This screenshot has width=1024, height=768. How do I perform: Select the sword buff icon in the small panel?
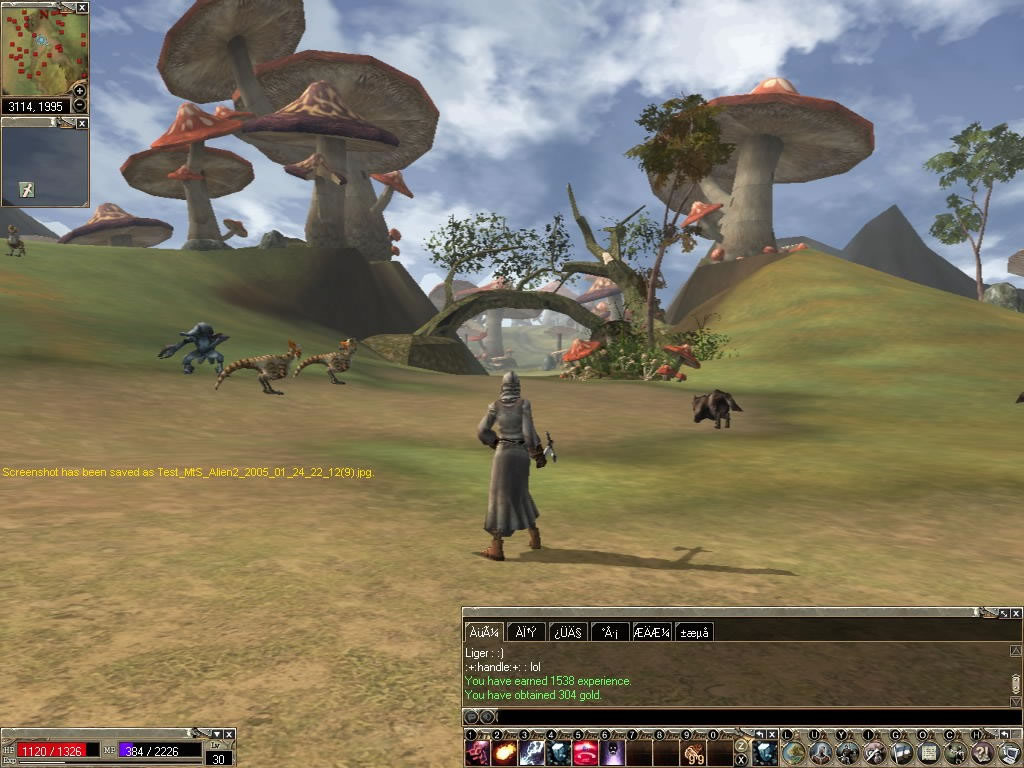pyautogui.click(x=27, y=190)
